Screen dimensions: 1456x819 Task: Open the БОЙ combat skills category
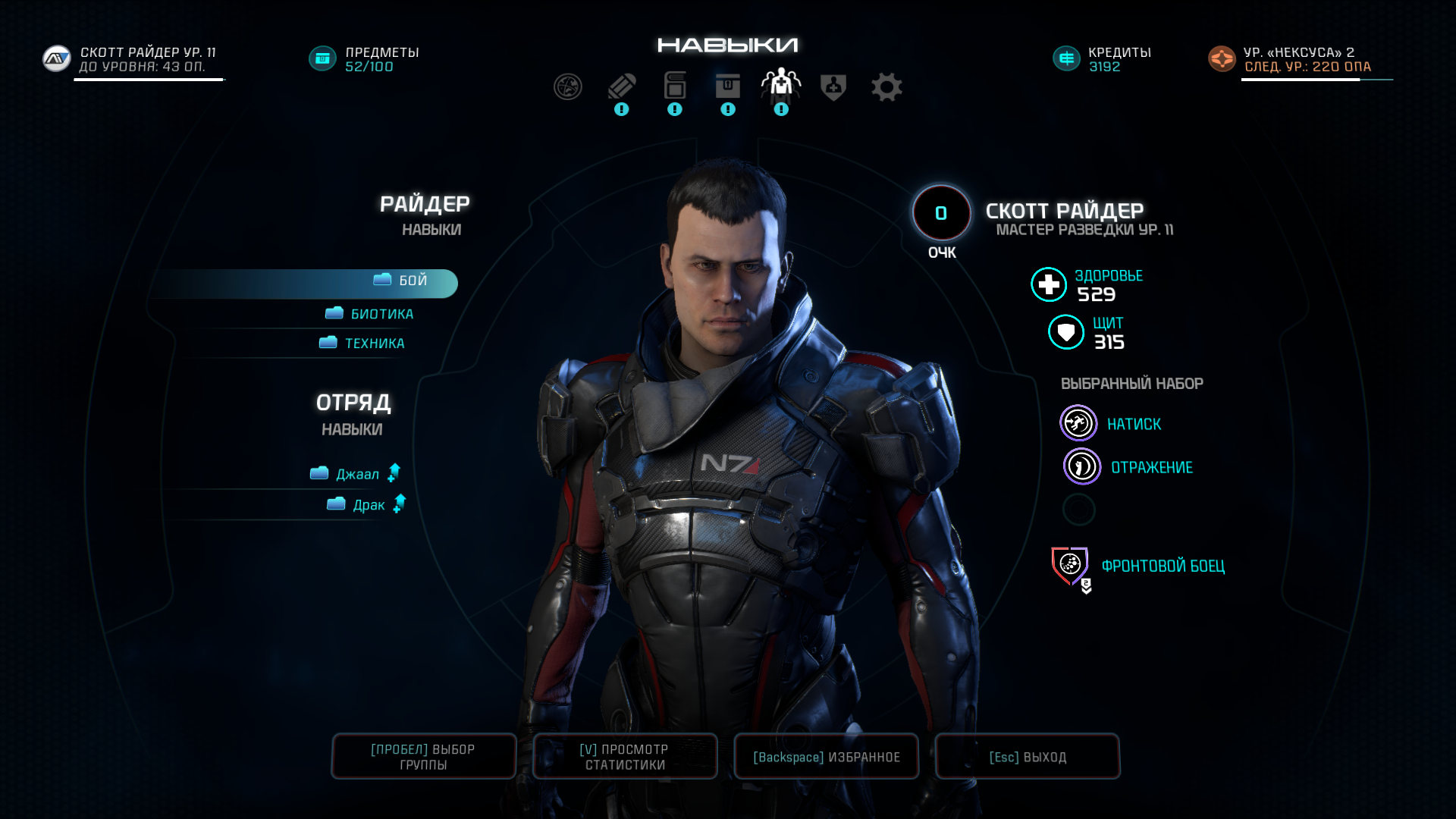tap(402, 281)
